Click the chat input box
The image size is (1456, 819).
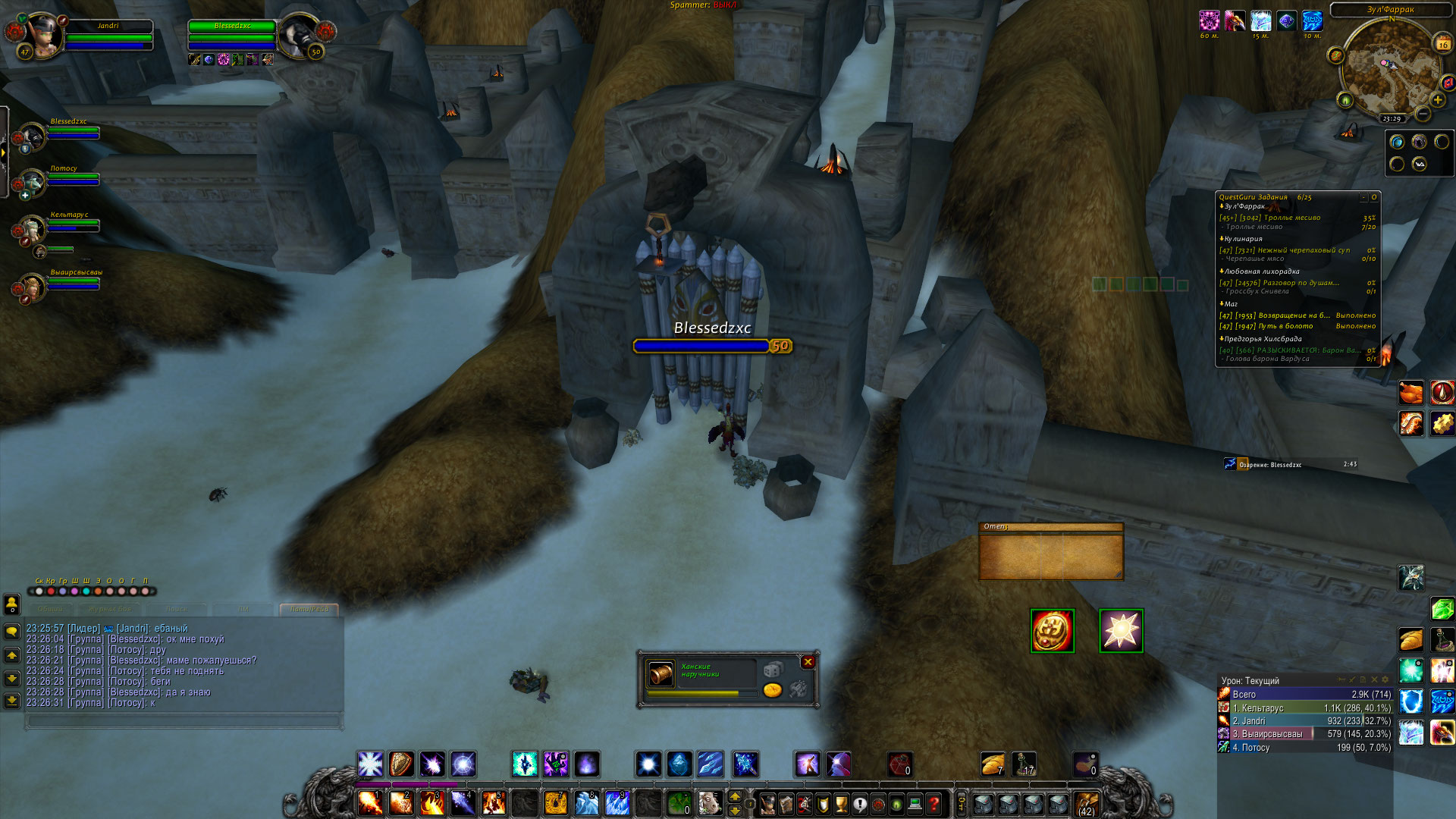coord(182,720)
